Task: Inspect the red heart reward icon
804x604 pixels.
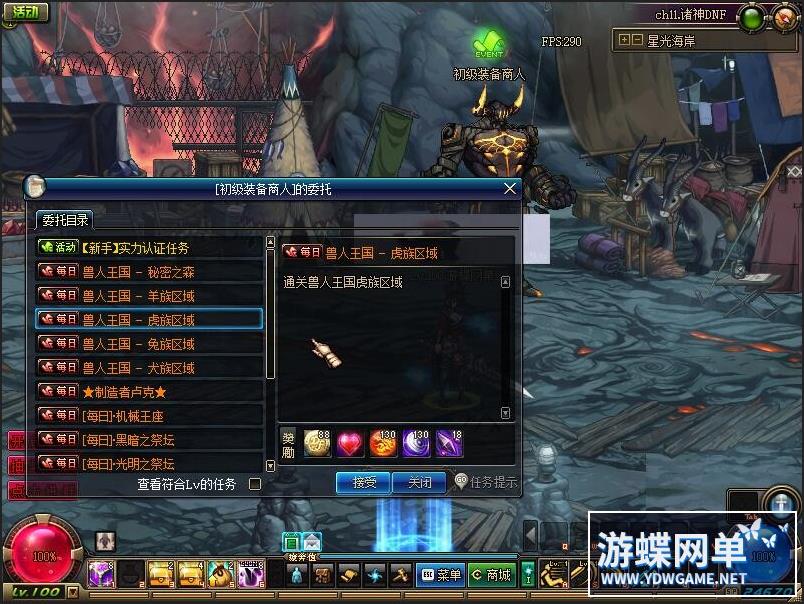Action: [x=350, y=443]
